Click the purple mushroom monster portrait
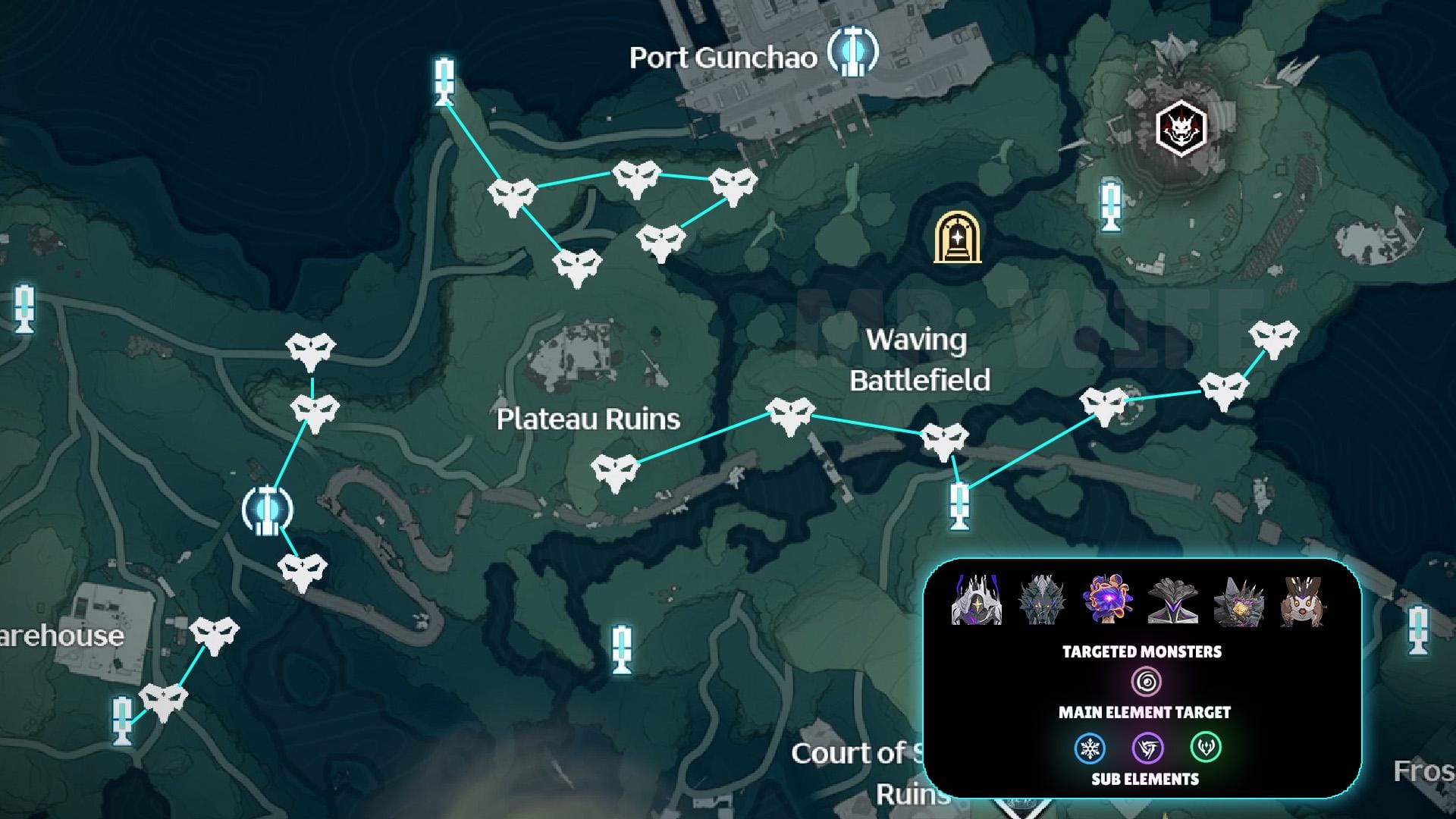Viewport: 1456px width, 819px height. coord(1108,601)
